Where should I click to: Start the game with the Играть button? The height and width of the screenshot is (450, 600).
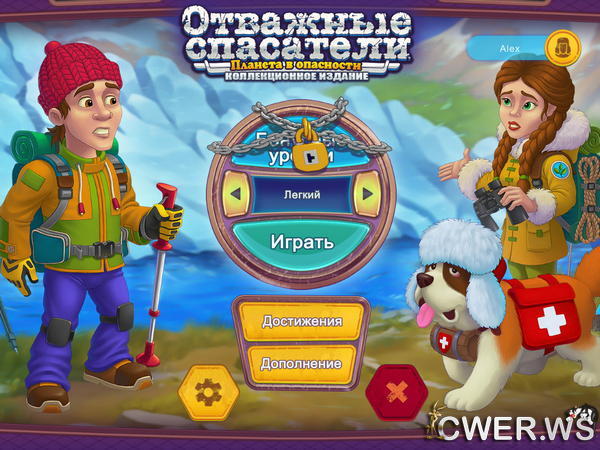coord(301,241)
